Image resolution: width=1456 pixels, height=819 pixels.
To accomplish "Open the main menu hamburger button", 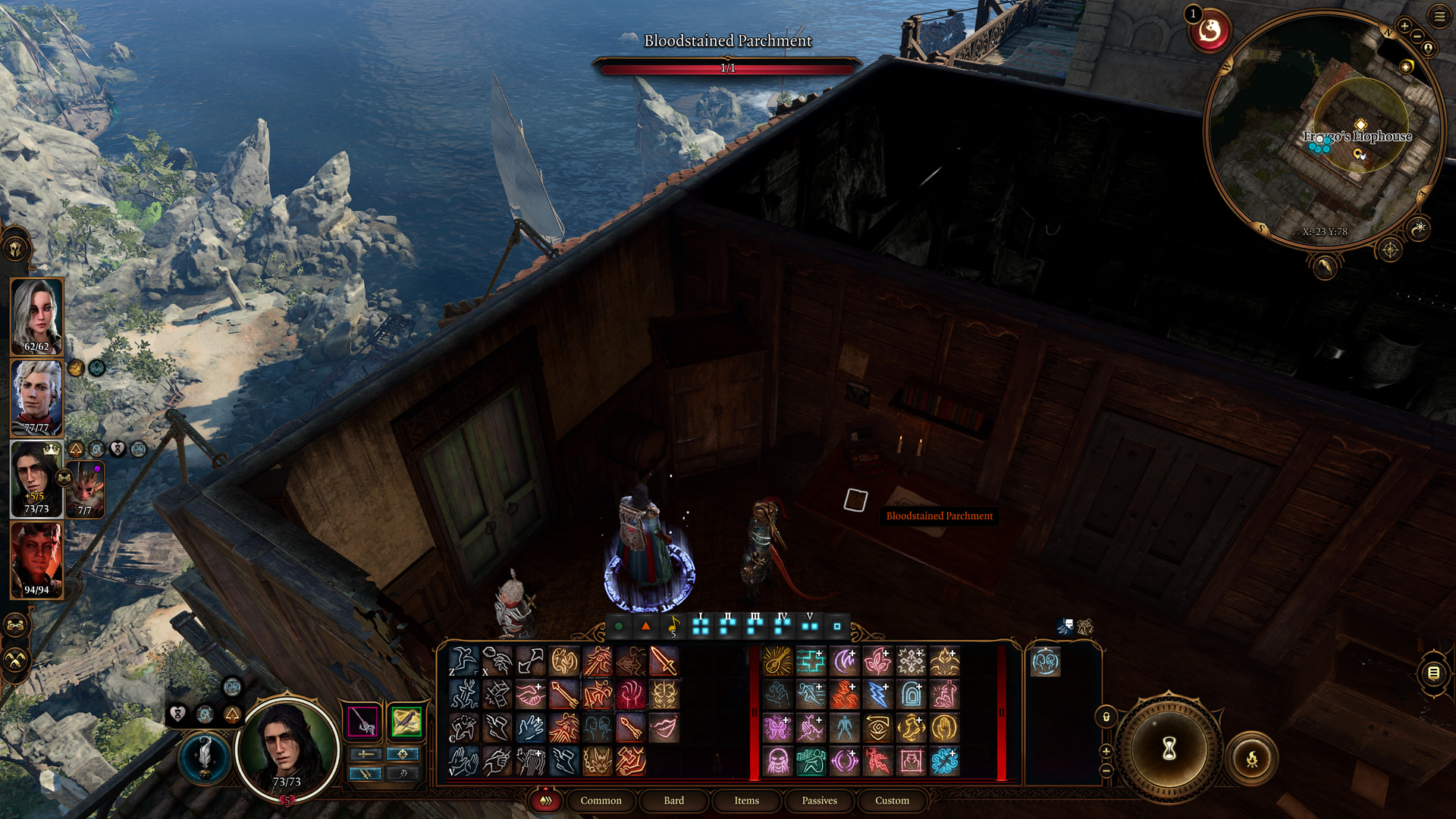I will click(1439, 16).
